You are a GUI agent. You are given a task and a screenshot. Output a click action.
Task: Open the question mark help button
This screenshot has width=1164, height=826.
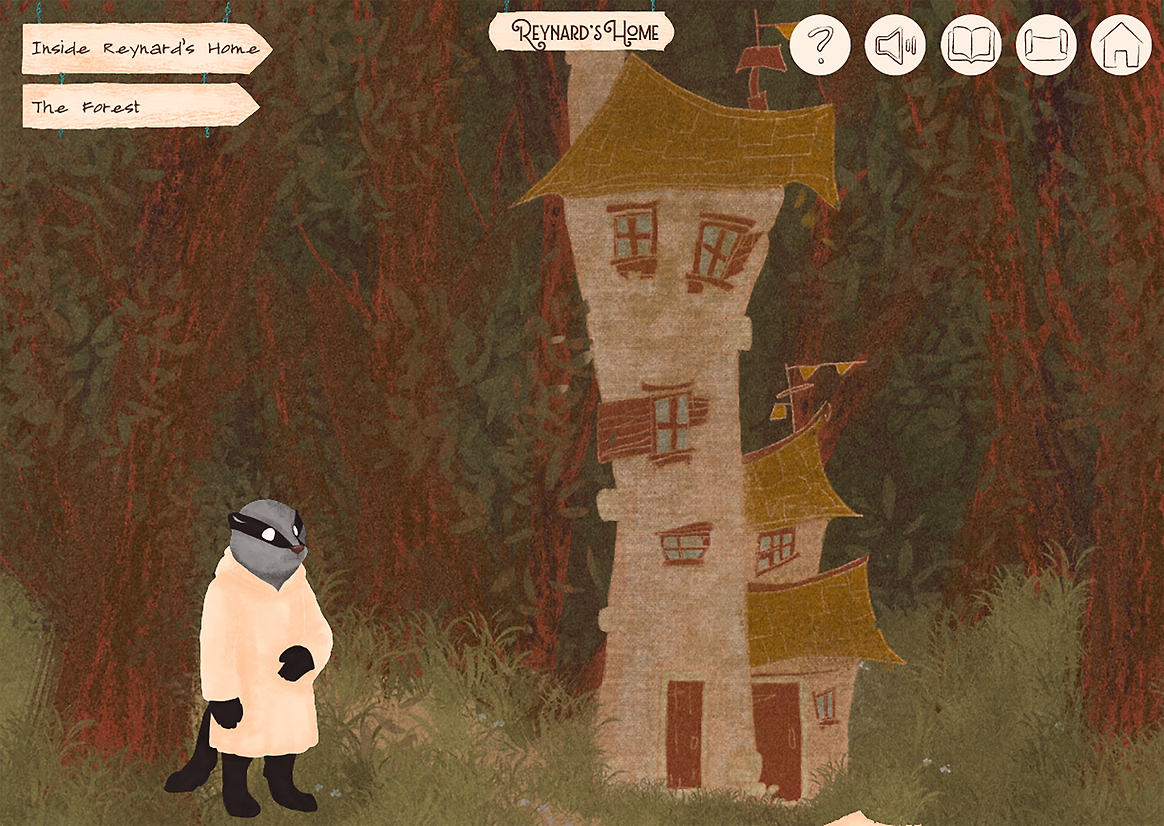pos(820,45)
